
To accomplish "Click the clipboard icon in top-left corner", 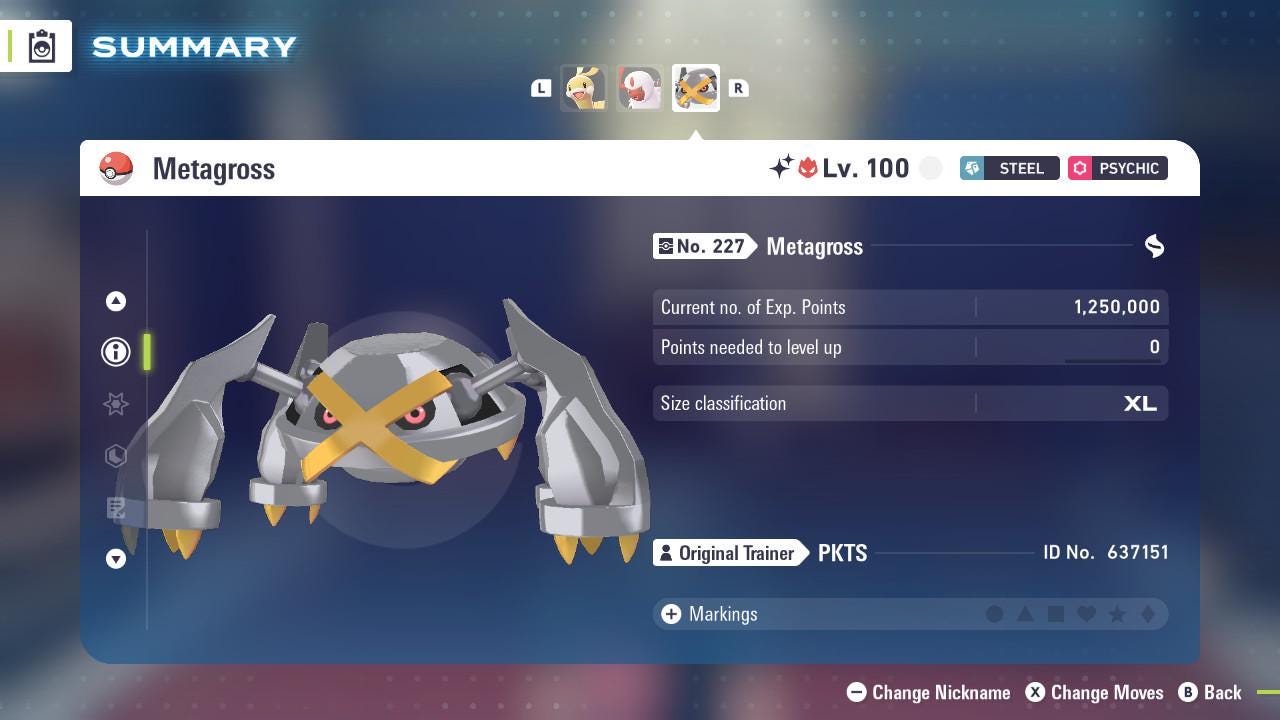I will click(x=40, y=44).
